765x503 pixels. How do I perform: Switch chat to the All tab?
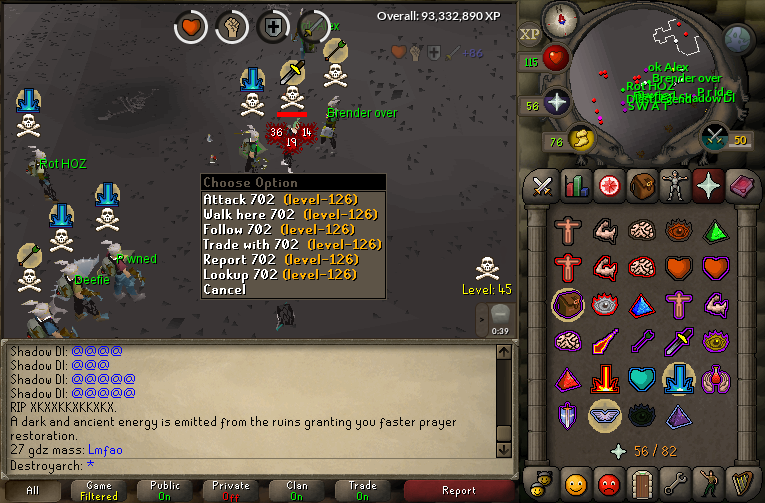(x=33, y=490)
